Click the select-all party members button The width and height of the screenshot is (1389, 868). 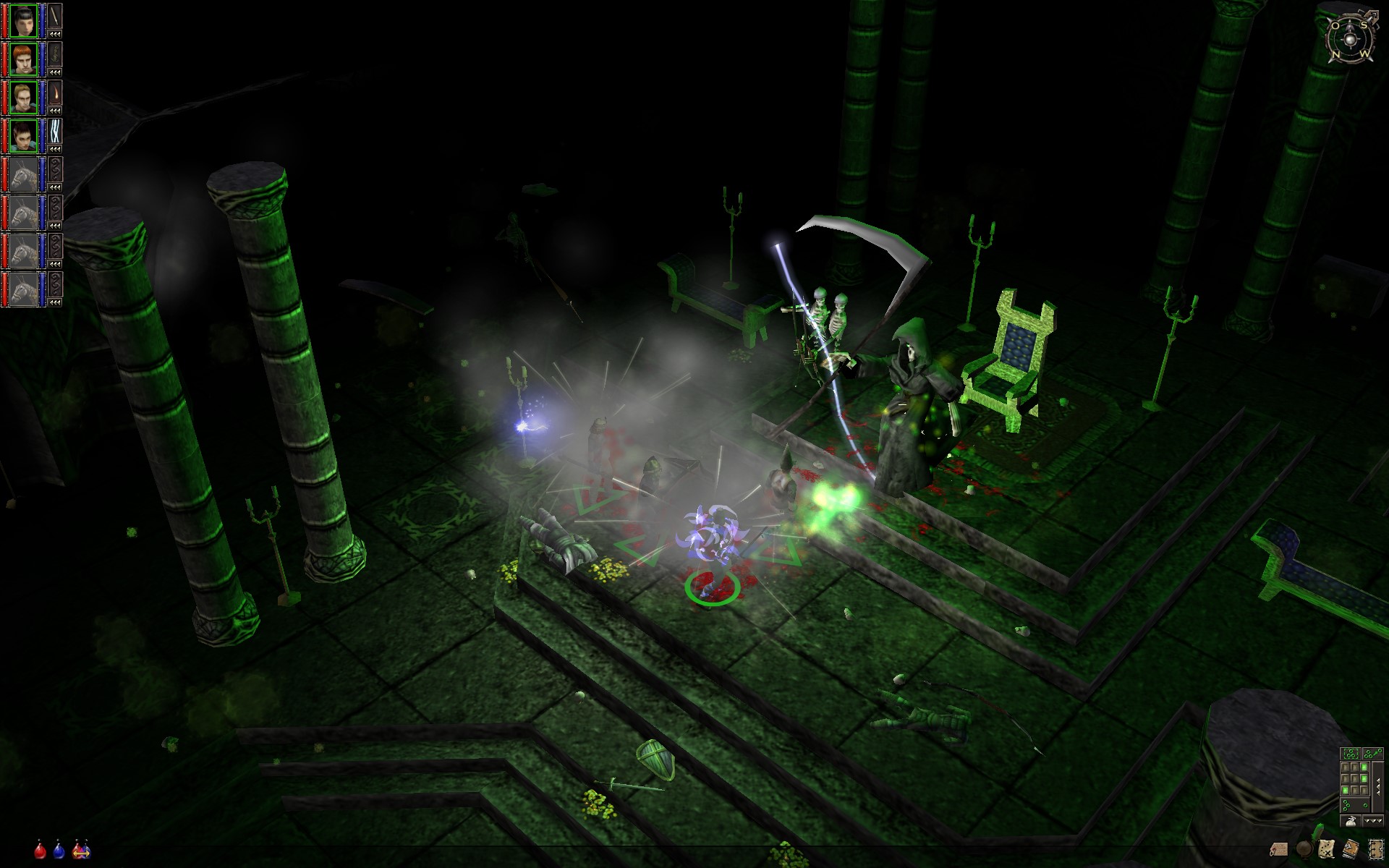click(1350, 754)
